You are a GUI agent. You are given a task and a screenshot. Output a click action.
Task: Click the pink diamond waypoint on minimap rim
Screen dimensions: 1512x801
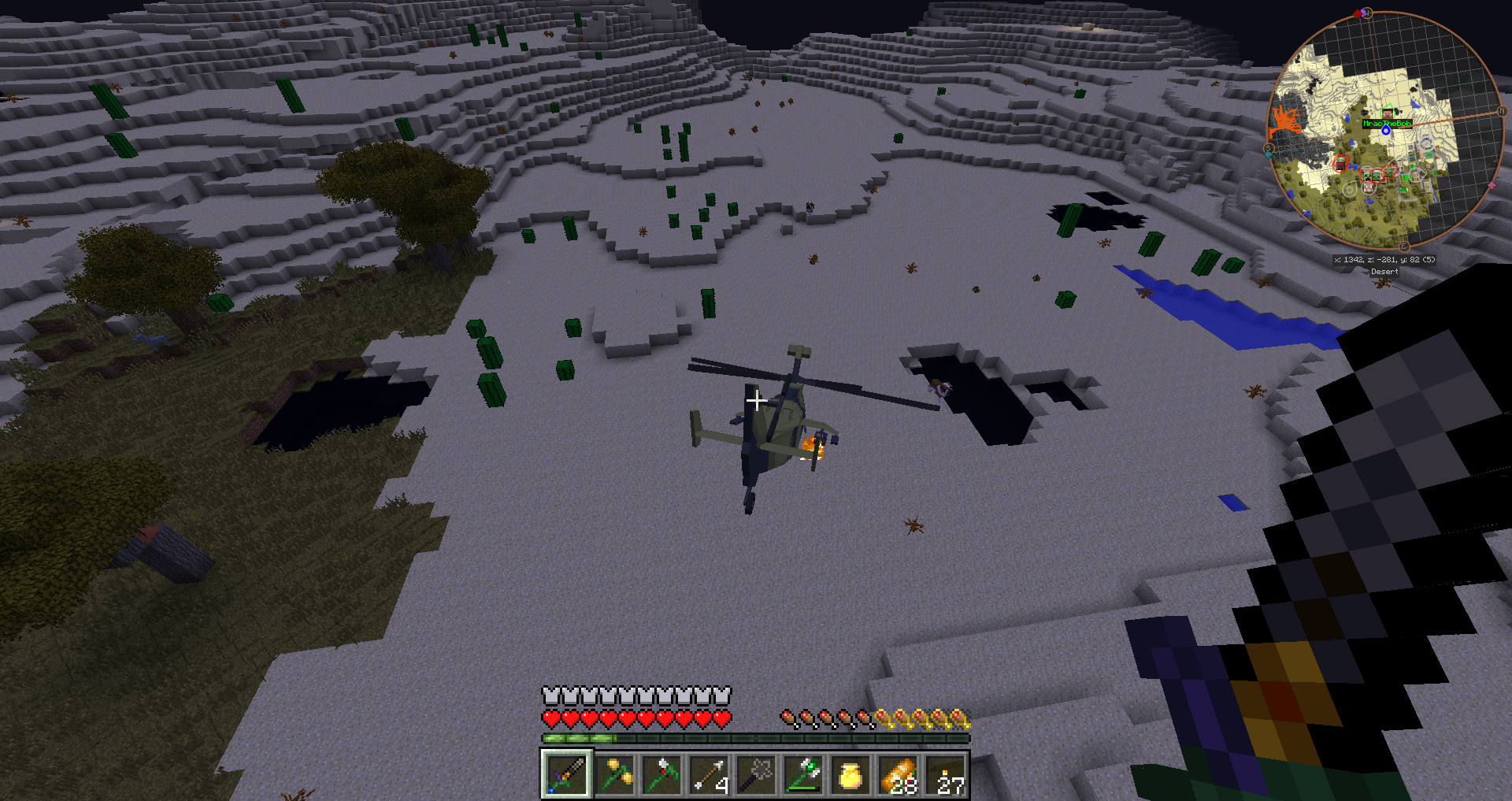1491,186
